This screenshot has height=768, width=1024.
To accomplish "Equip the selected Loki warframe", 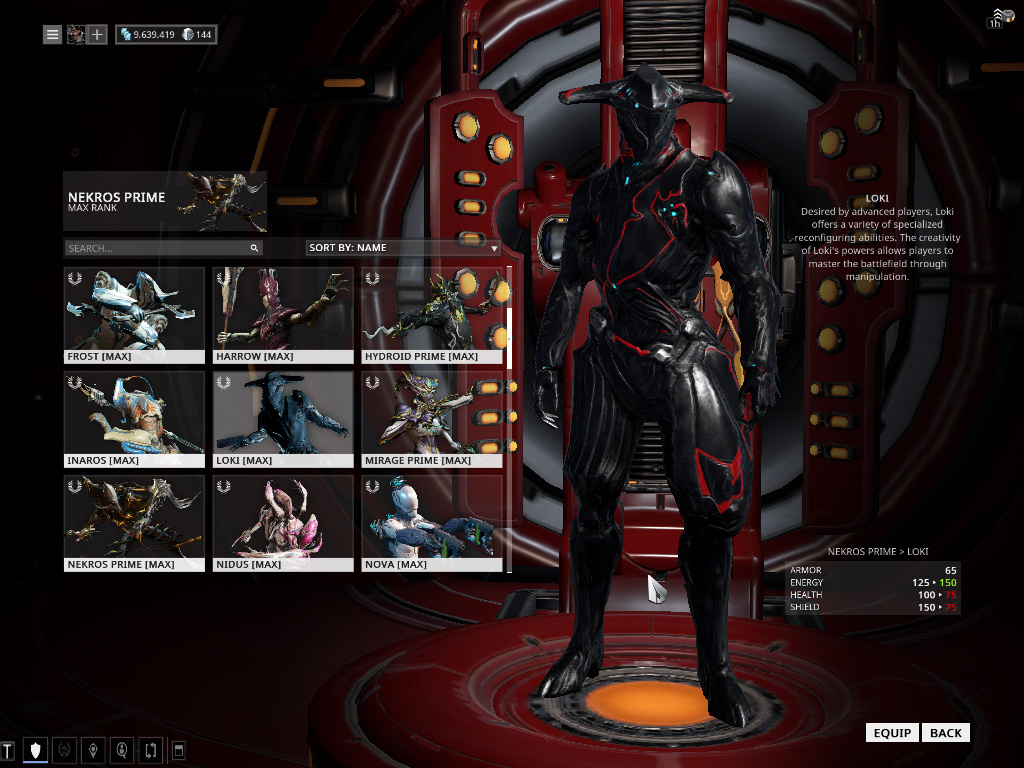I will coord(892,733).
